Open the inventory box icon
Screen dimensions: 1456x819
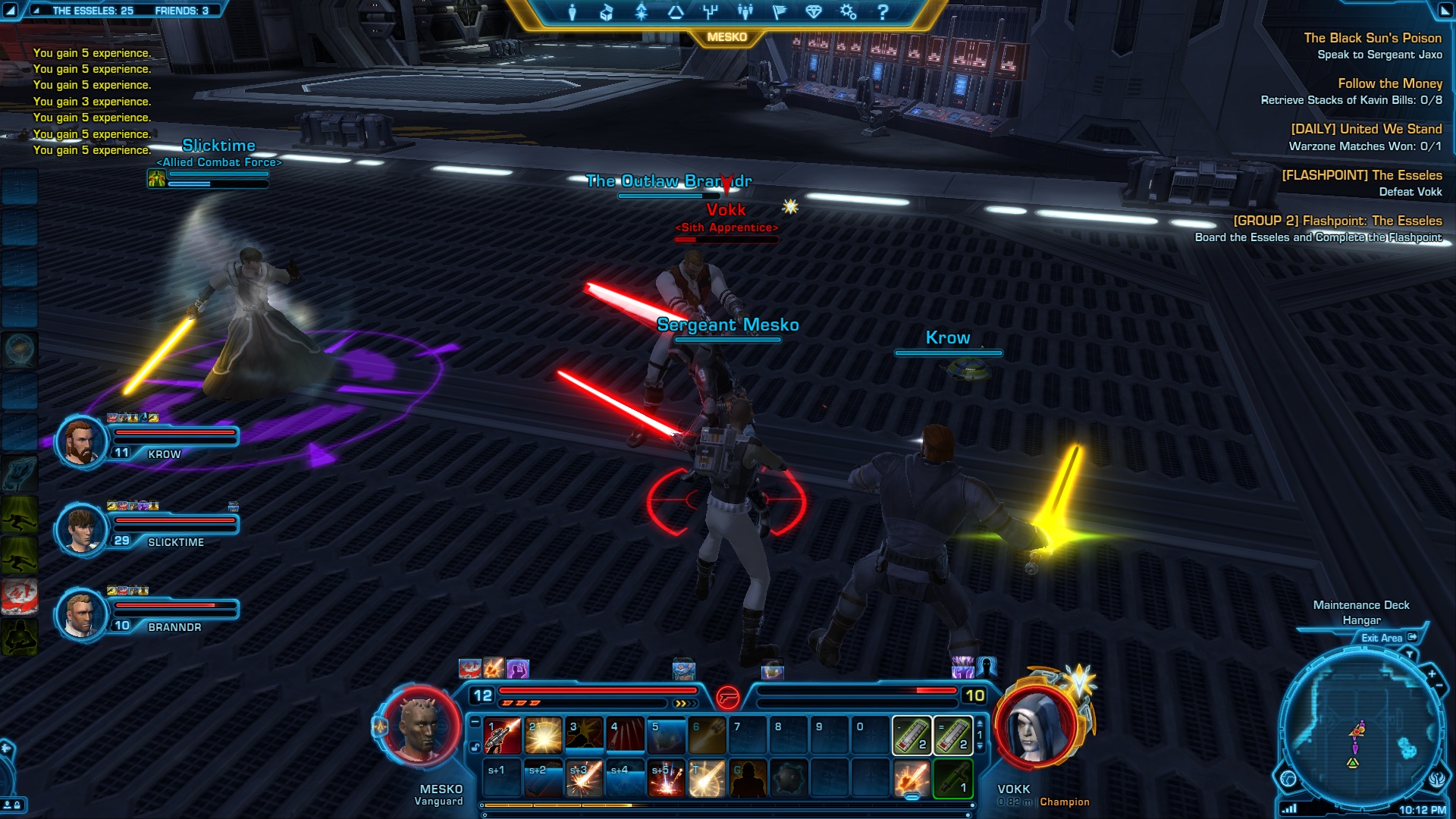(607, 12)
